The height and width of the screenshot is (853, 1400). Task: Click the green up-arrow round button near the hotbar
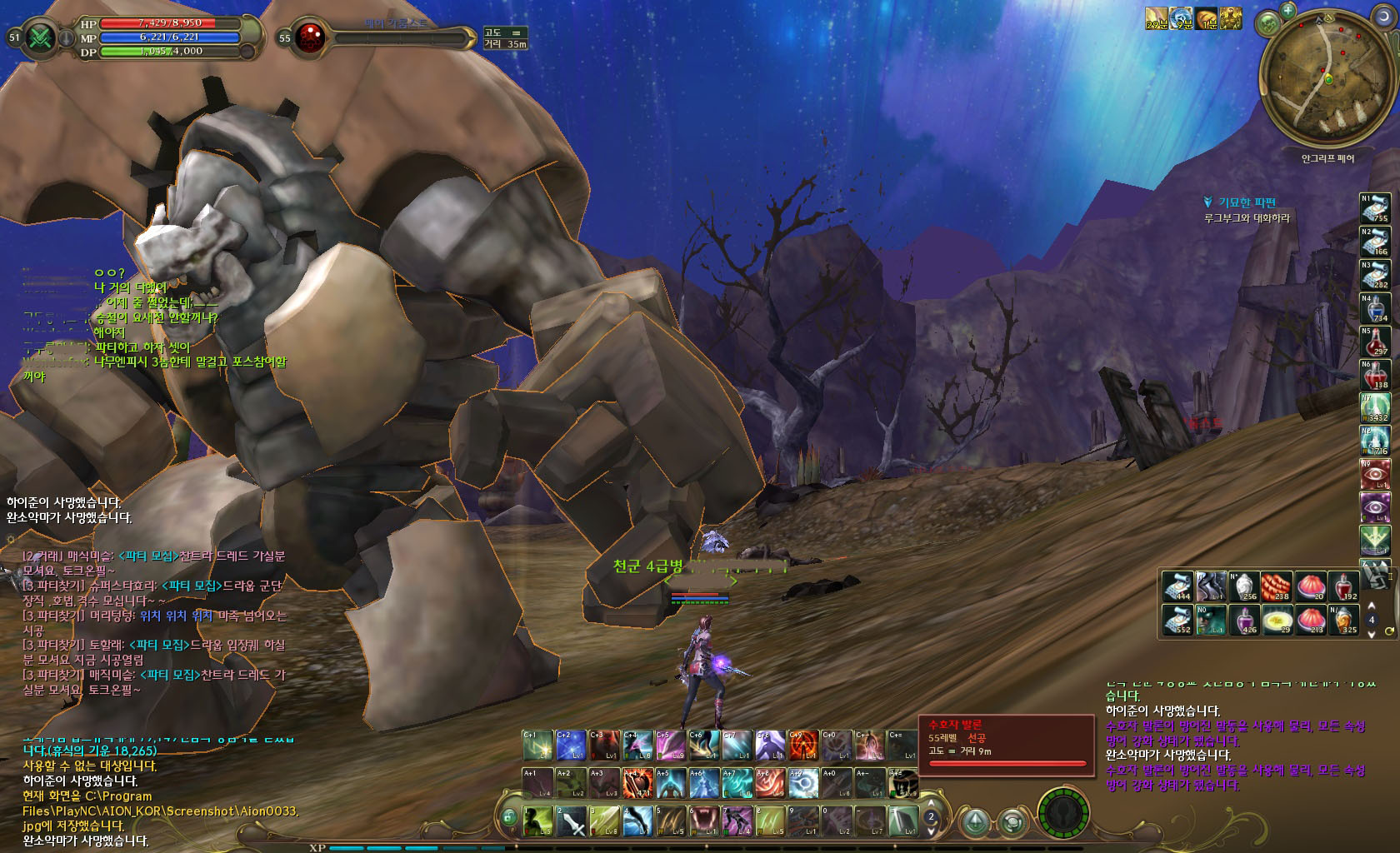coord(976,821)
